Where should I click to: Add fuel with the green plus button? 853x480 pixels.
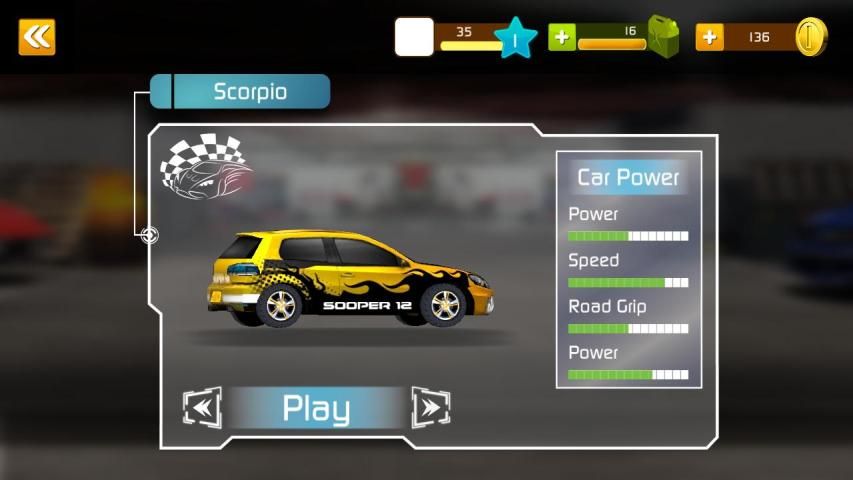[562, 37]
